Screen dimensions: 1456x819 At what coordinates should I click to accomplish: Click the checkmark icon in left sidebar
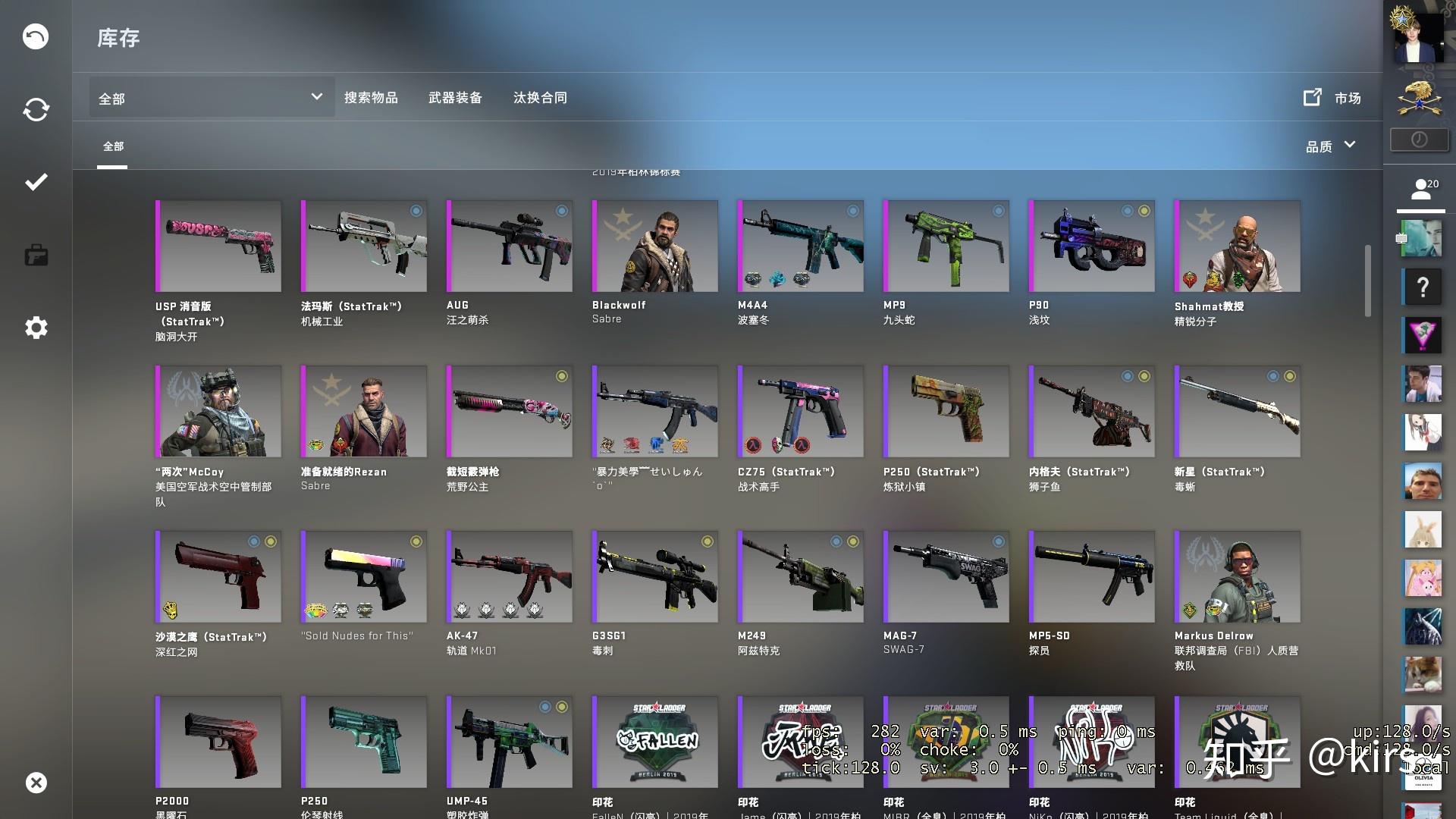[x=35, y=182]
